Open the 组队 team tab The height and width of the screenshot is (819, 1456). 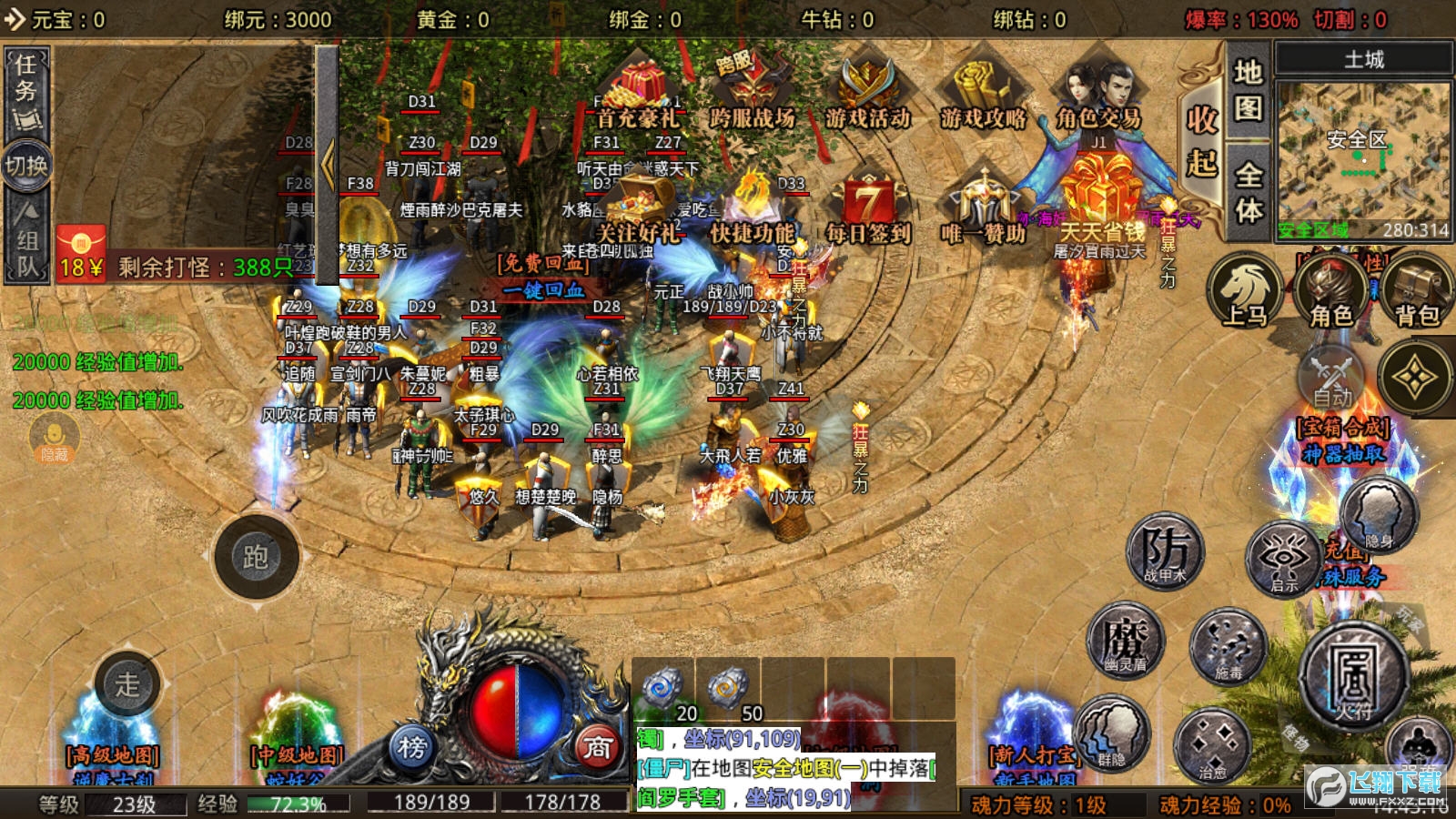pyautogui.click(x=26, y=241)
